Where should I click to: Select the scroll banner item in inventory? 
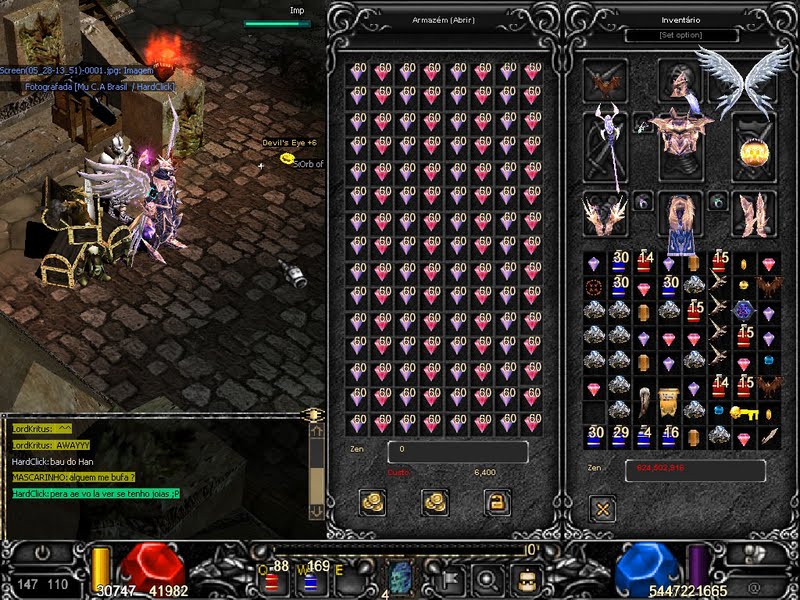(x=669, y=406)
